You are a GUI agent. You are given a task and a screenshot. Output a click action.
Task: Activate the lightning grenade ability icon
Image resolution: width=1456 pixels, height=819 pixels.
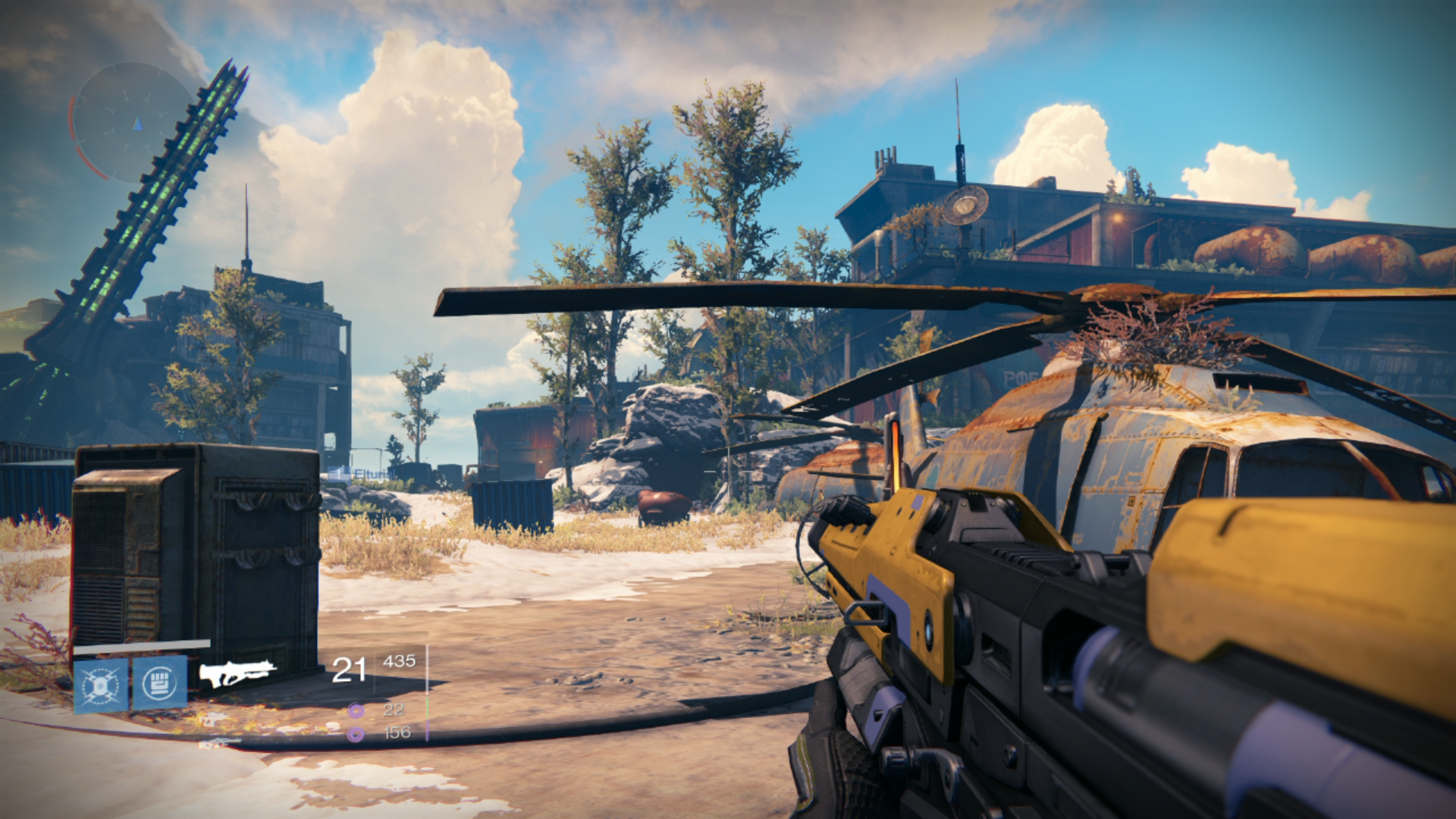pyautogui.click(x=101, y=686)
